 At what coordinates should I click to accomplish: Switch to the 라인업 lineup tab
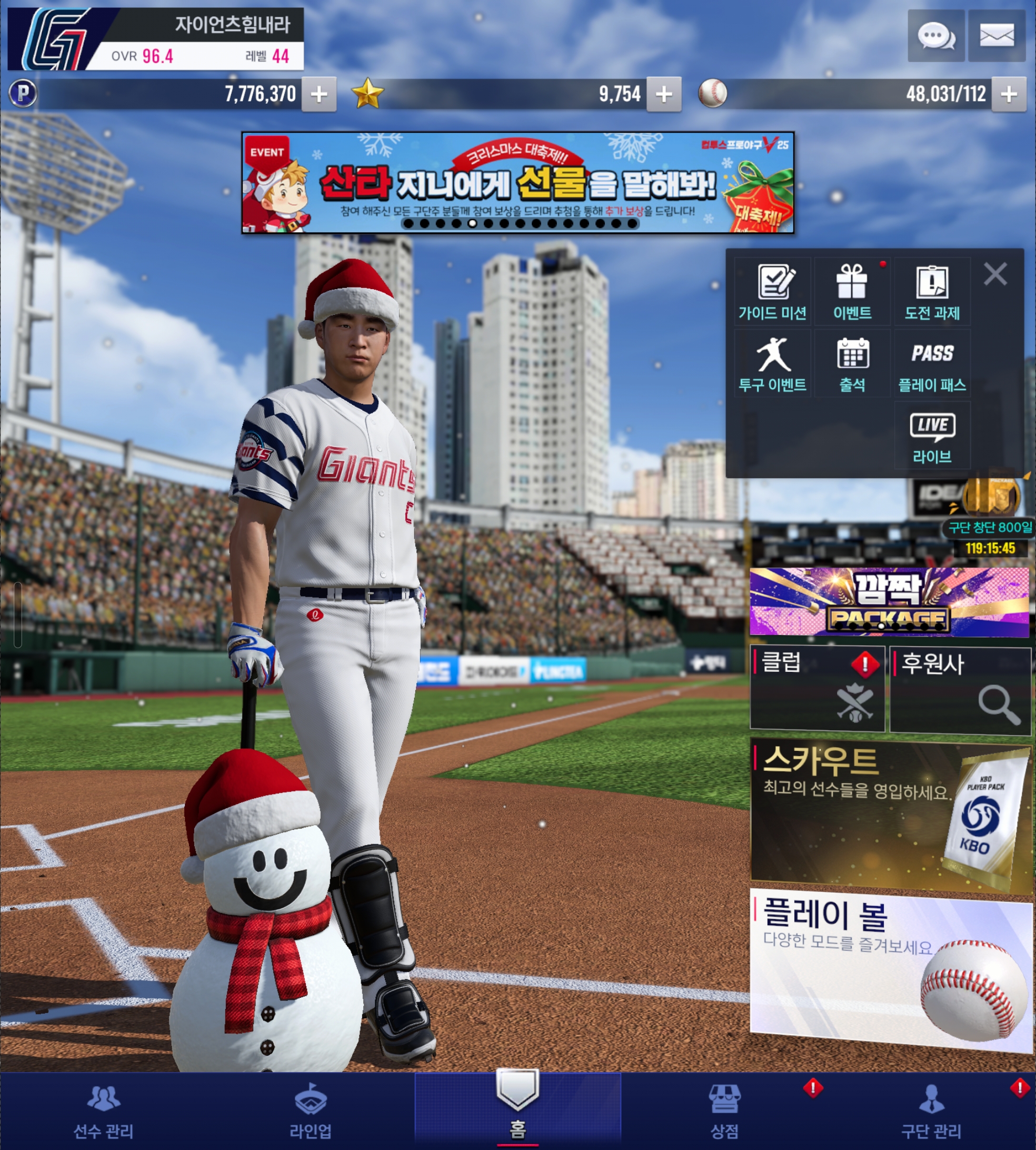310,1111
